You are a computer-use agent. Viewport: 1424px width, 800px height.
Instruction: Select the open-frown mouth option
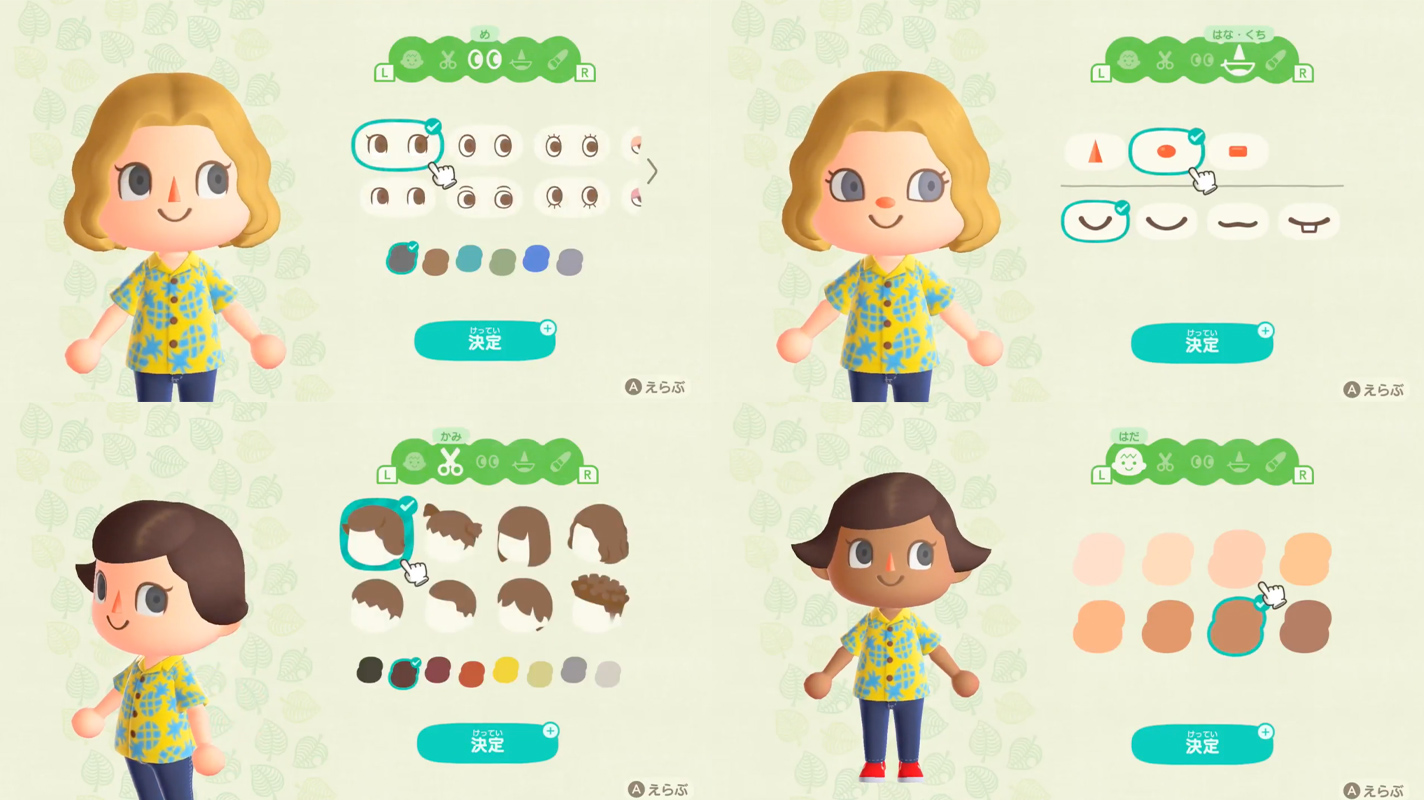[x=1308, y=220]
